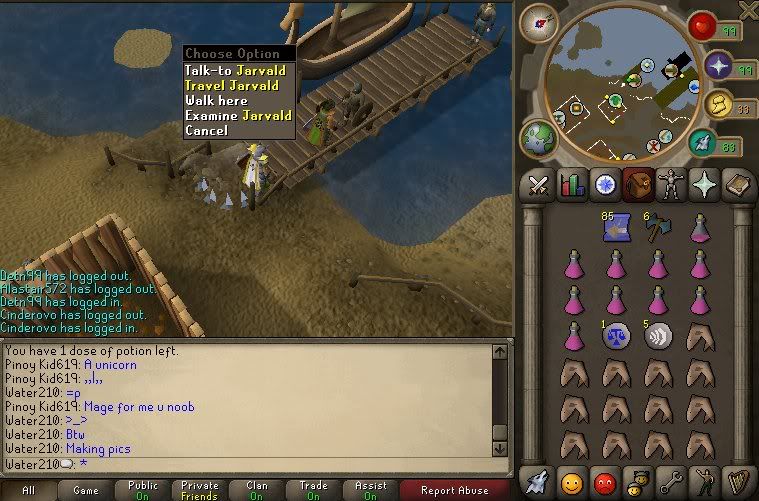
Task: Close the game interface with the X button
Action: click(747, 10)
